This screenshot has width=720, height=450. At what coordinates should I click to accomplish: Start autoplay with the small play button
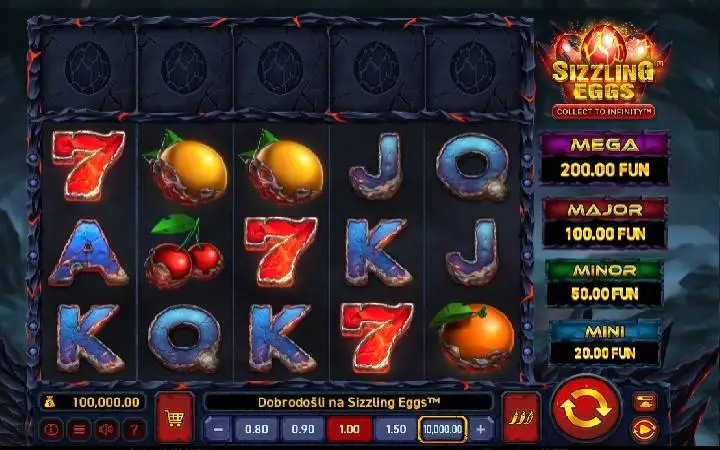[x=644, y=429]
